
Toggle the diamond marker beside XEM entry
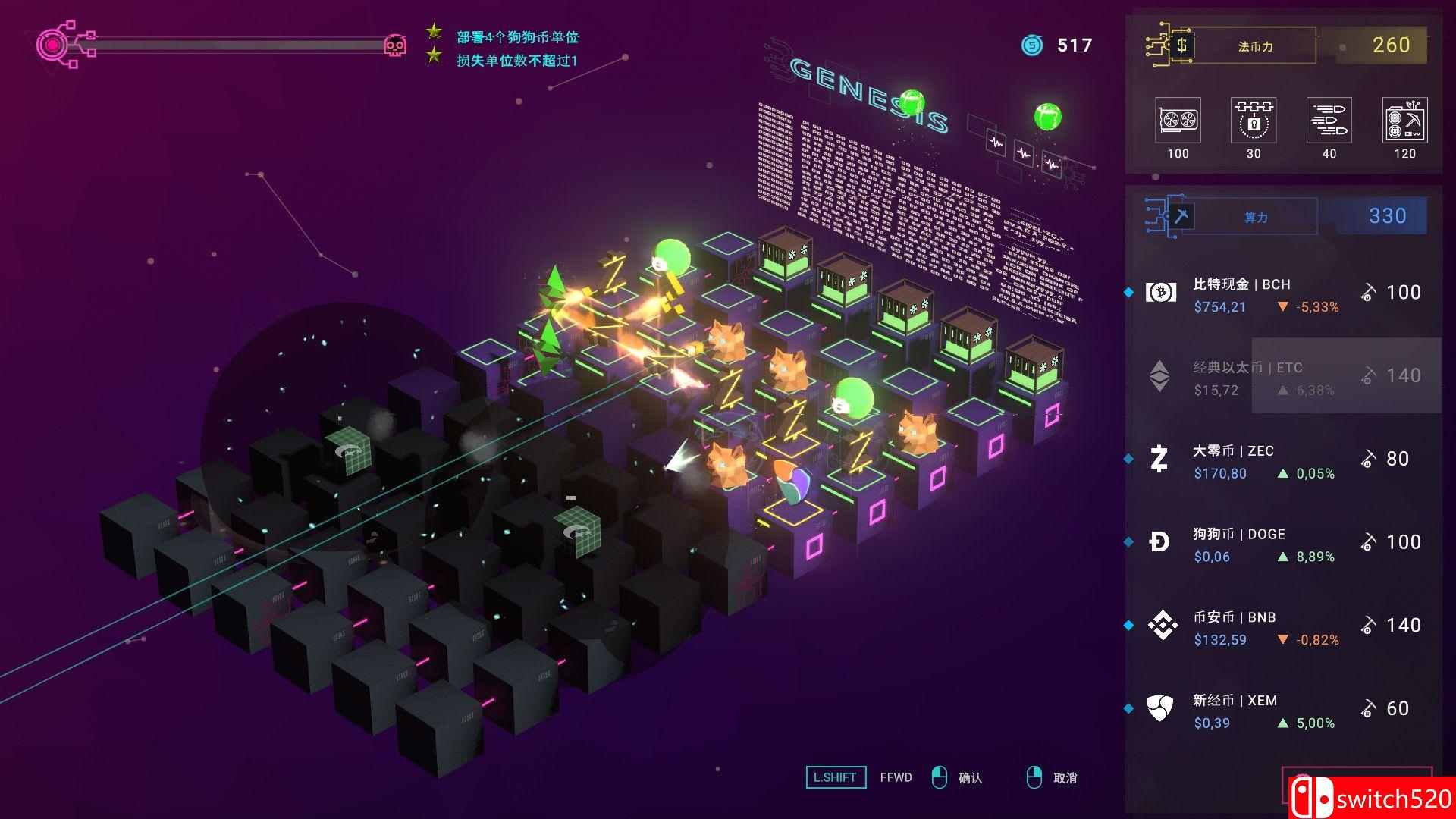tap(1130, 710)
